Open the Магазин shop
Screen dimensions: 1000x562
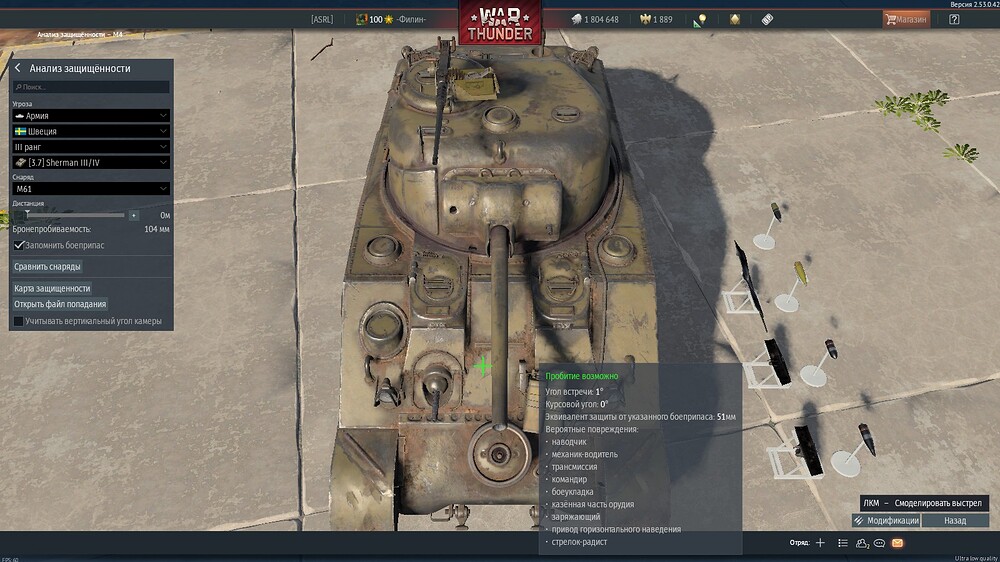click(905, 19)
